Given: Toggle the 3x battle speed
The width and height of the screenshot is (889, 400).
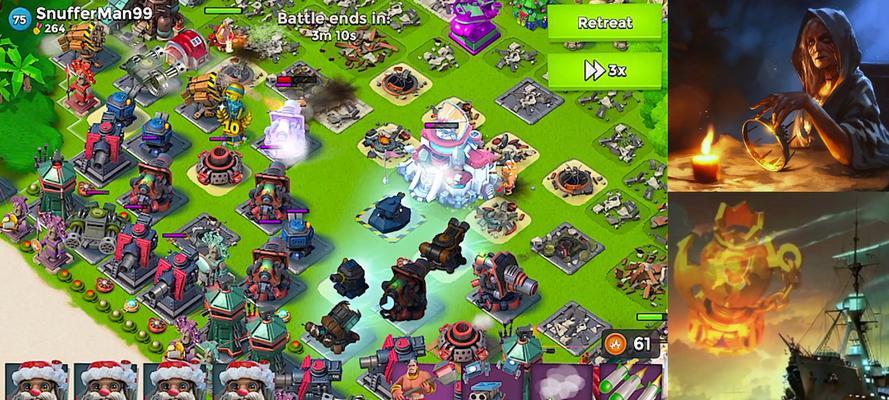Looking at the screenshot, I should pos(605,70).
